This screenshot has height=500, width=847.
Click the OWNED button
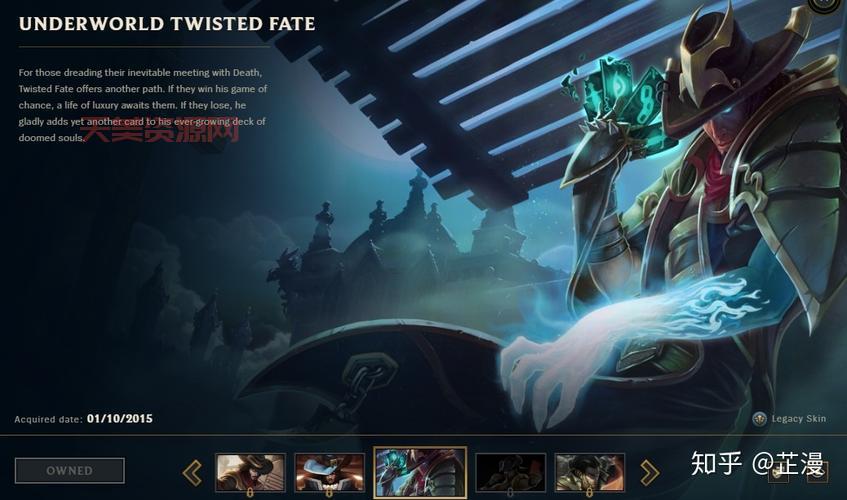click(x=69, y=470)
